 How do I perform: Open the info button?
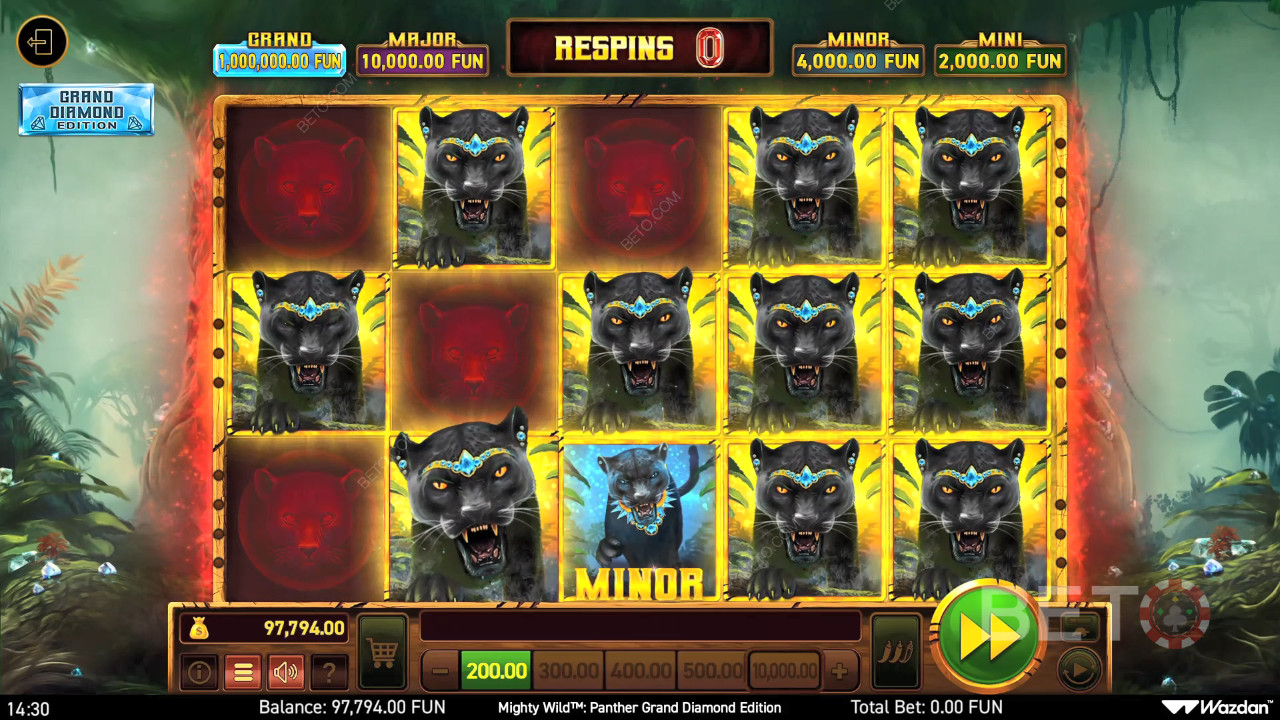point(199,672)
